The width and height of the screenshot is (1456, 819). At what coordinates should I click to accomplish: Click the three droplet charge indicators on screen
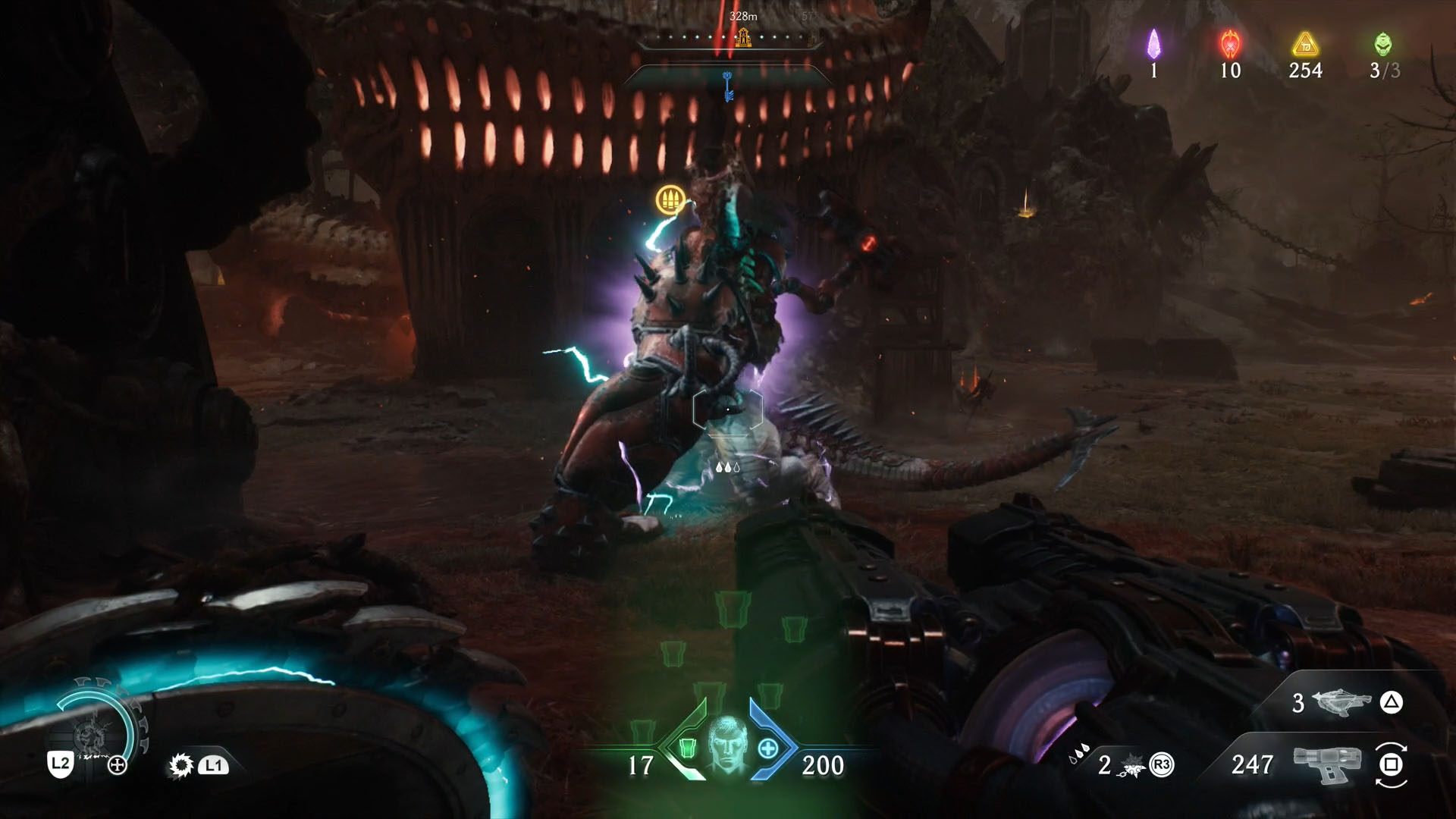click(729, 468)
